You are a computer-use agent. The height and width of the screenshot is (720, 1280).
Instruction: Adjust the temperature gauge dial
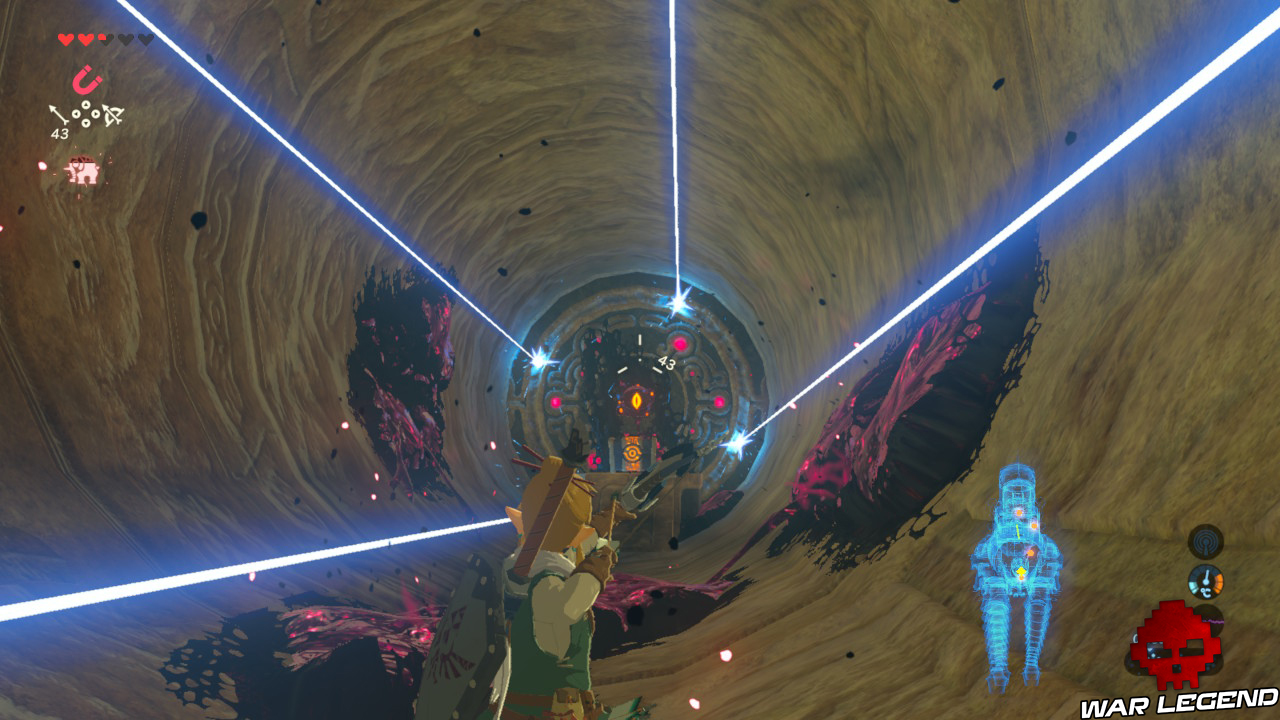click(x=1206, y=582)
